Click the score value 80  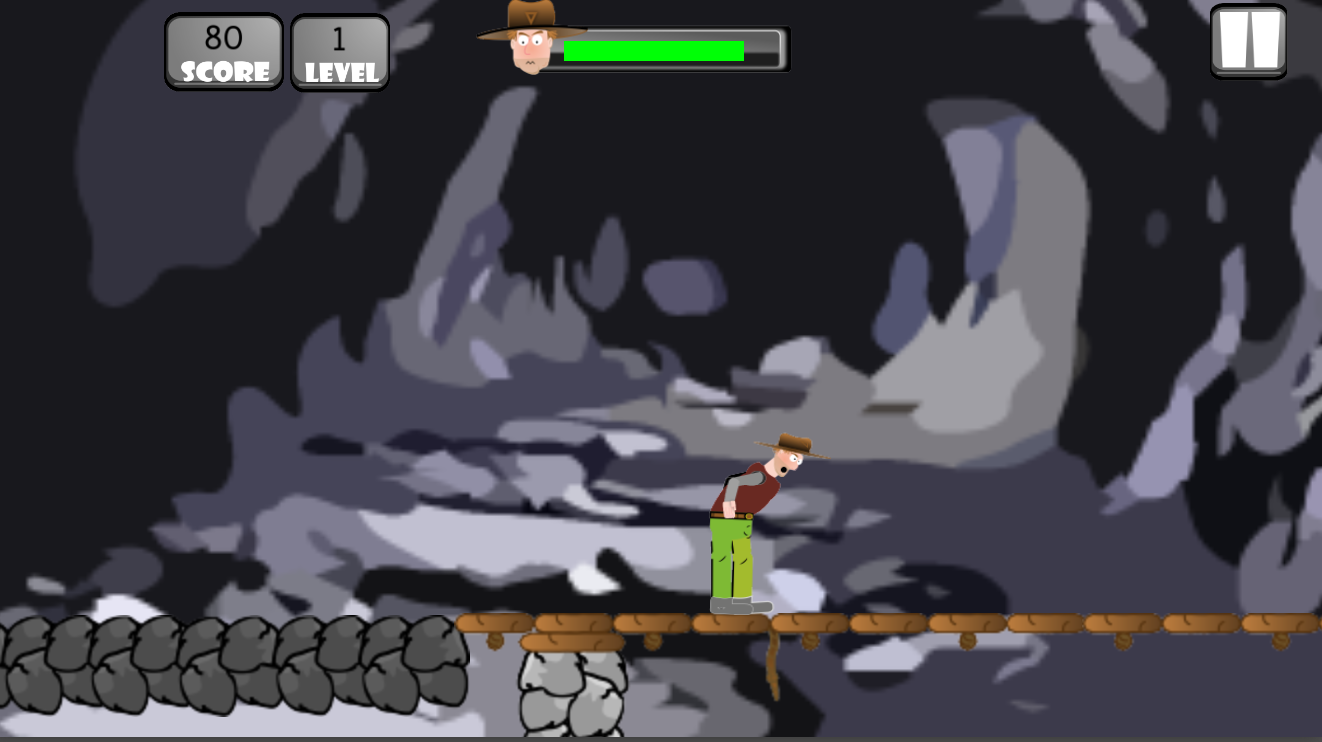pyautogui.click(x=224, y=36)
